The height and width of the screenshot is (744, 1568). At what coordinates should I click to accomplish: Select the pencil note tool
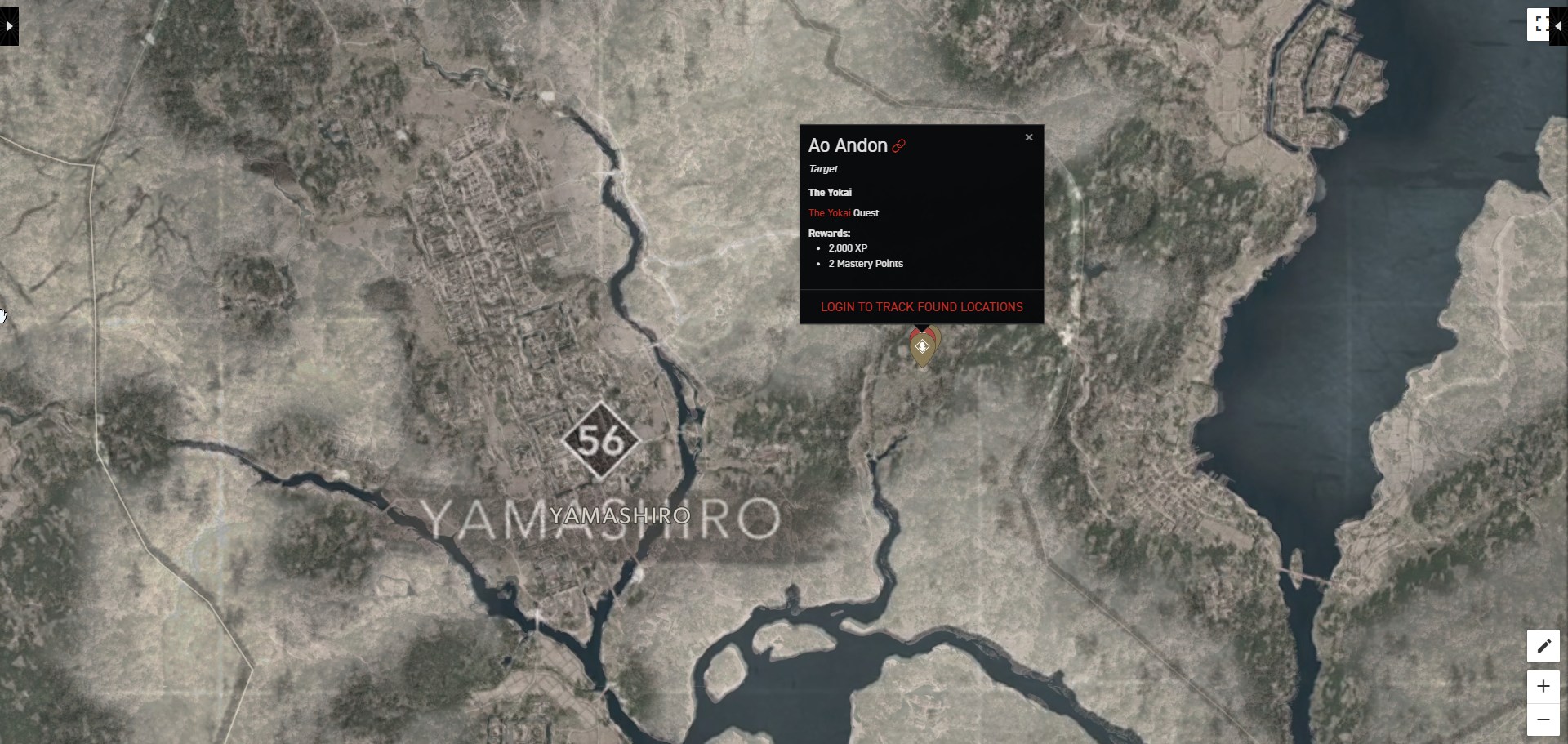point(1543,646)
